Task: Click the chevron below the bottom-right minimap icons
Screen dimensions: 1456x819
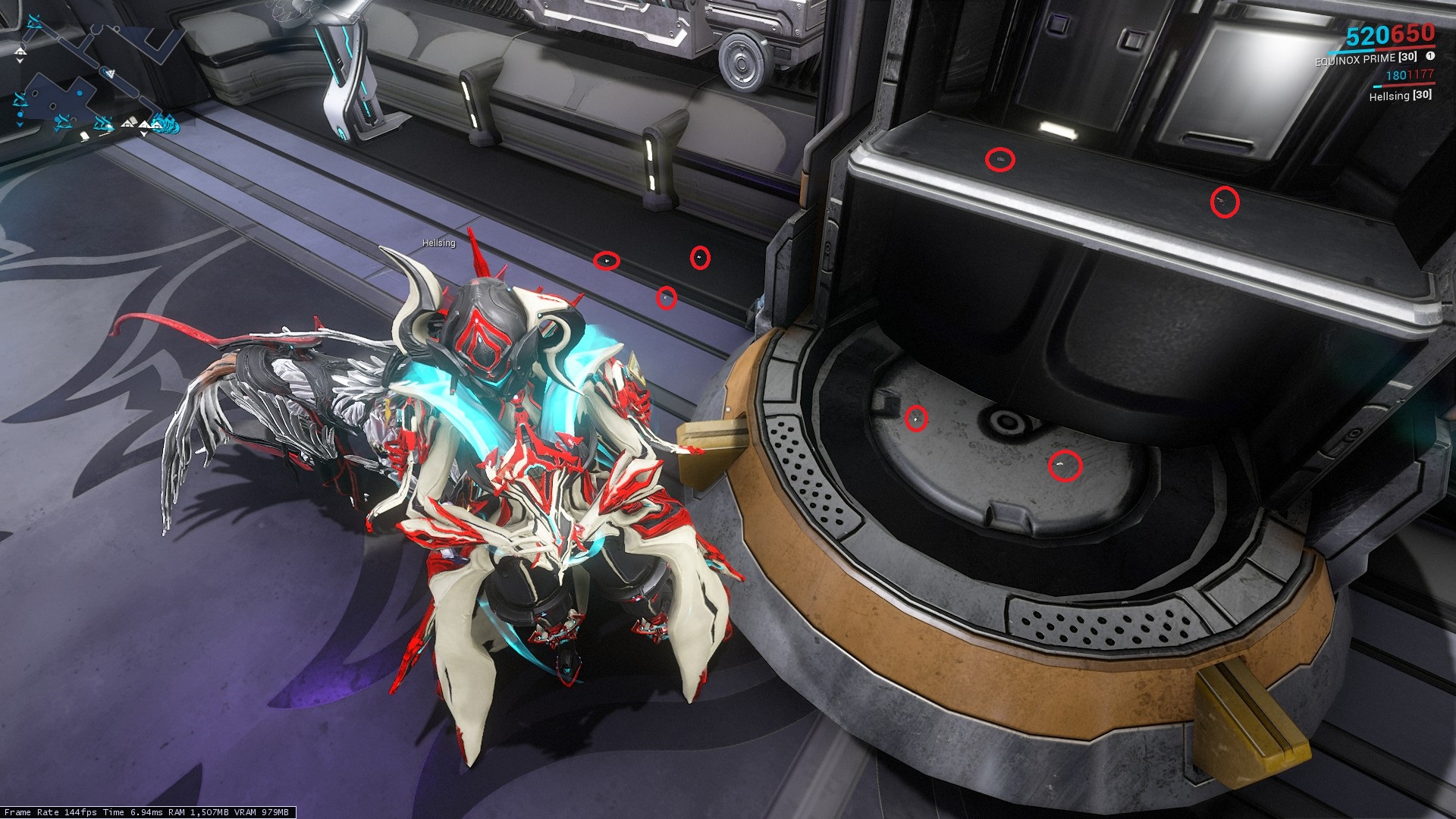Action: click(144, 135)
